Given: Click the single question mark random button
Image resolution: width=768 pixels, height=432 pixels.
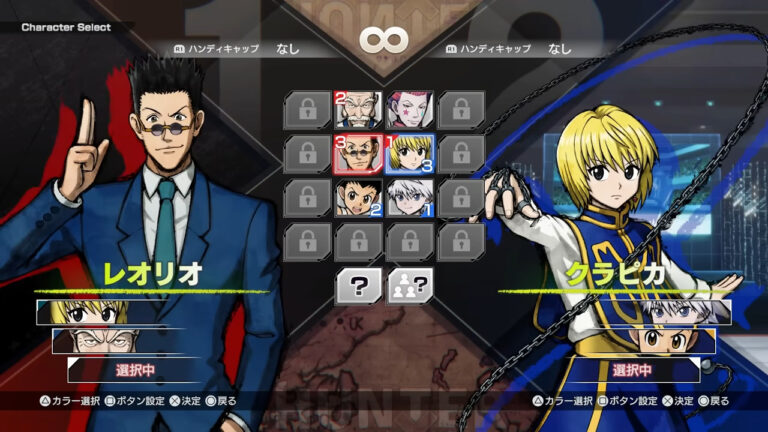Looking at the screenshot, I should pyautogui.click(x=358, y=287).
